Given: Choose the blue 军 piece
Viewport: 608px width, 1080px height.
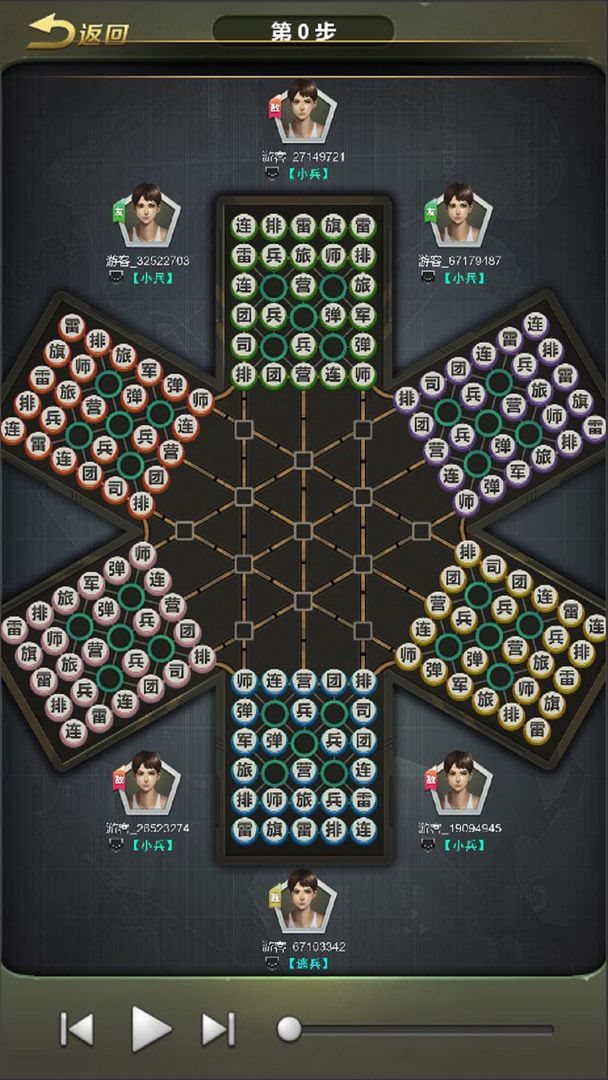Looking at the screenshot, I should point(244,741).
